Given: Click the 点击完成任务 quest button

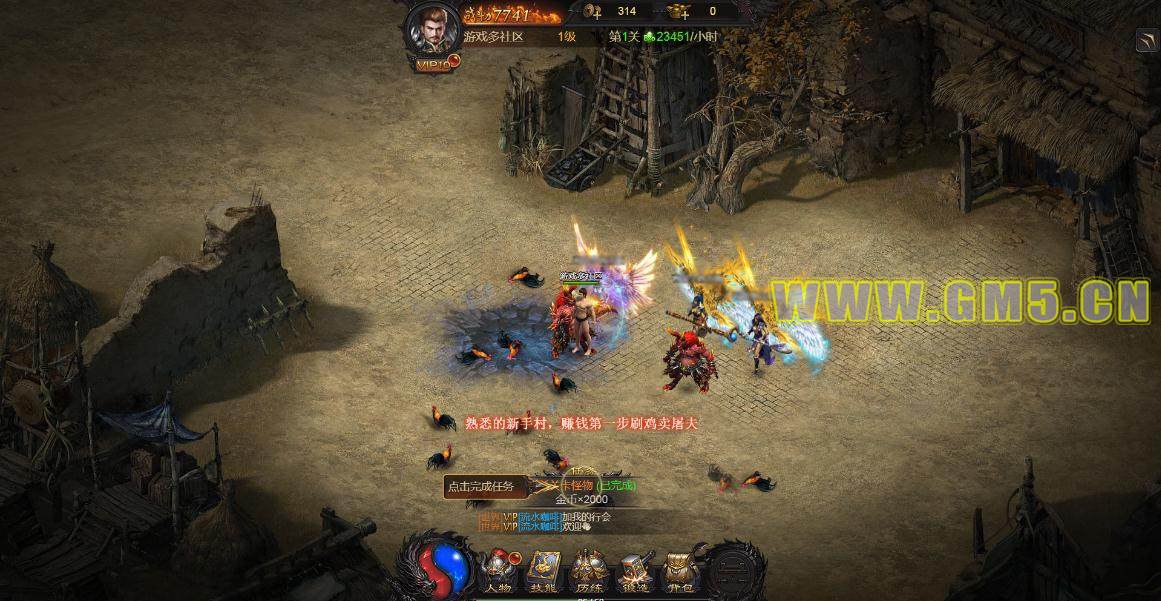Looking at the screenshot, I should tap(481, 487).
